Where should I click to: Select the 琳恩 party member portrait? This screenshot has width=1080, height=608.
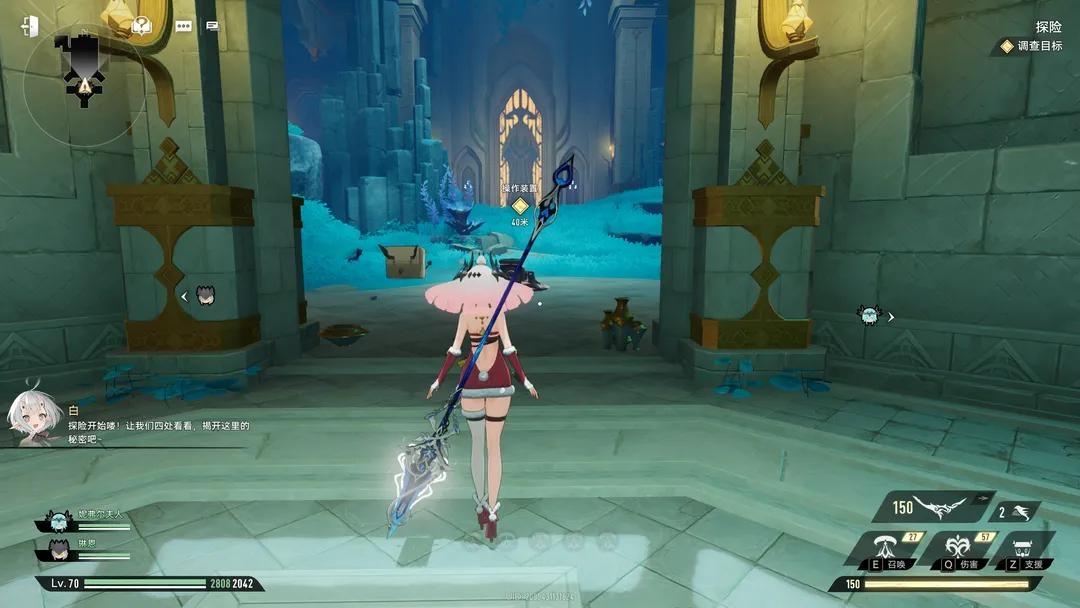57,548
